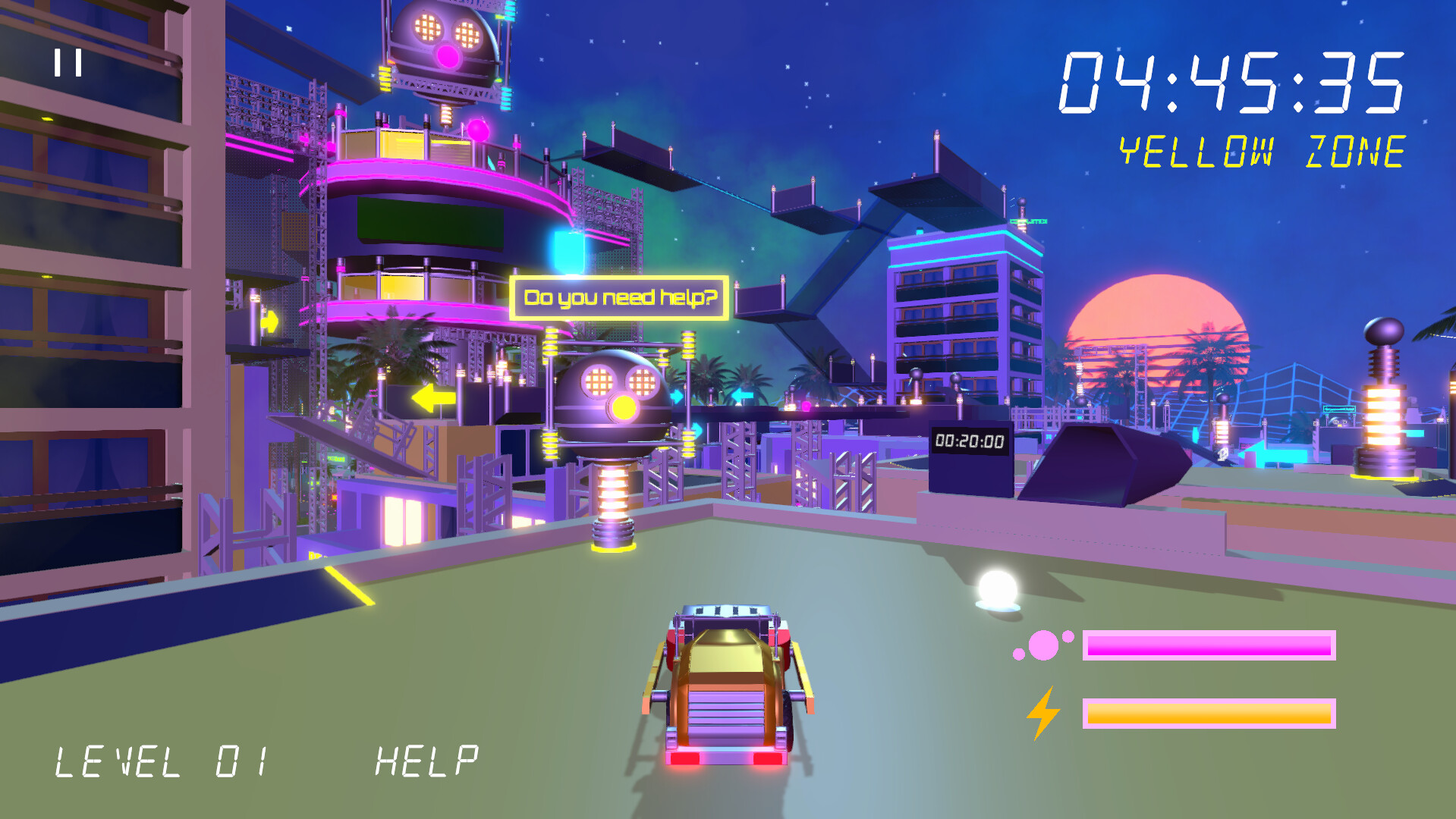This screenshot has height=819, width=1456.
Task: Select the player's truck
Action: 726,690
